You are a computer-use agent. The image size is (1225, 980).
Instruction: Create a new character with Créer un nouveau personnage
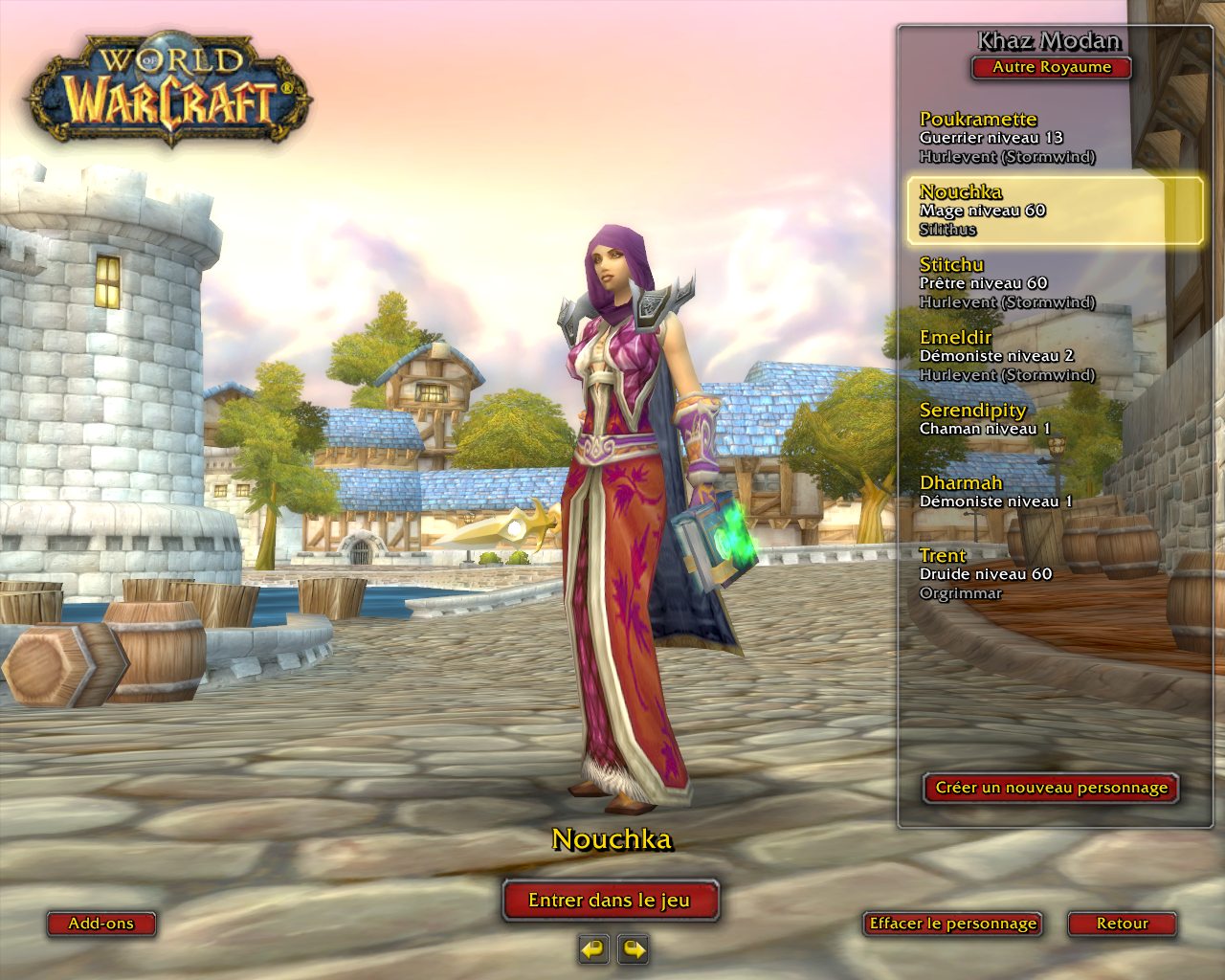pos(1051,788)
